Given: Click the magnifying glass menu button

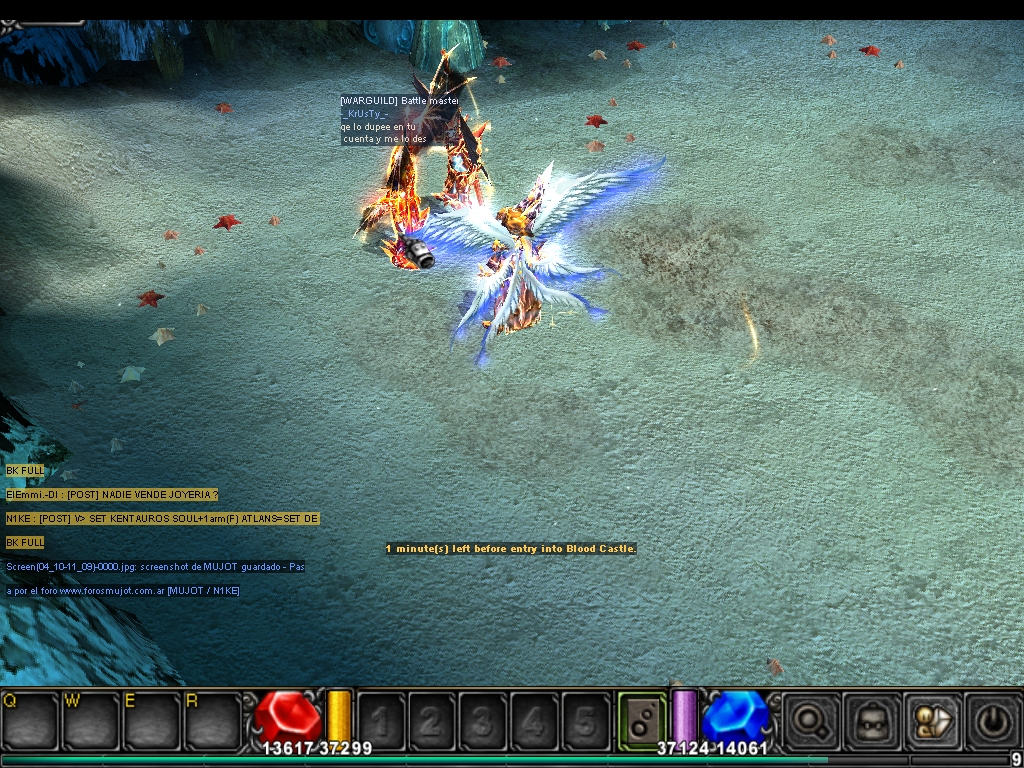Looking at the screenshot, I should pyautogui.click(x=810, y=720).
